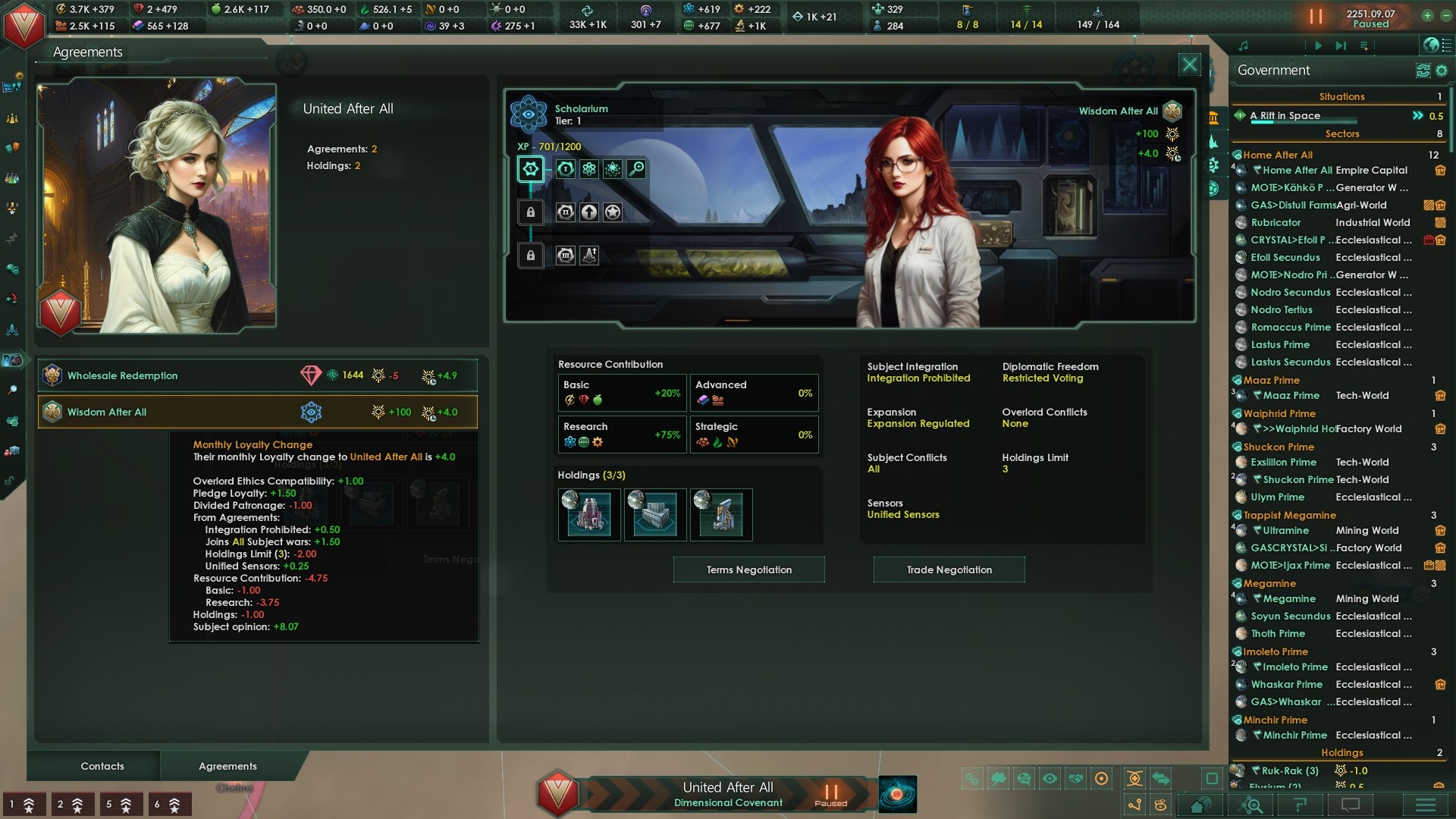
Task: Click the magnifying glass sensor perk in Scholarium tree
Action: (x=635, y=169)
